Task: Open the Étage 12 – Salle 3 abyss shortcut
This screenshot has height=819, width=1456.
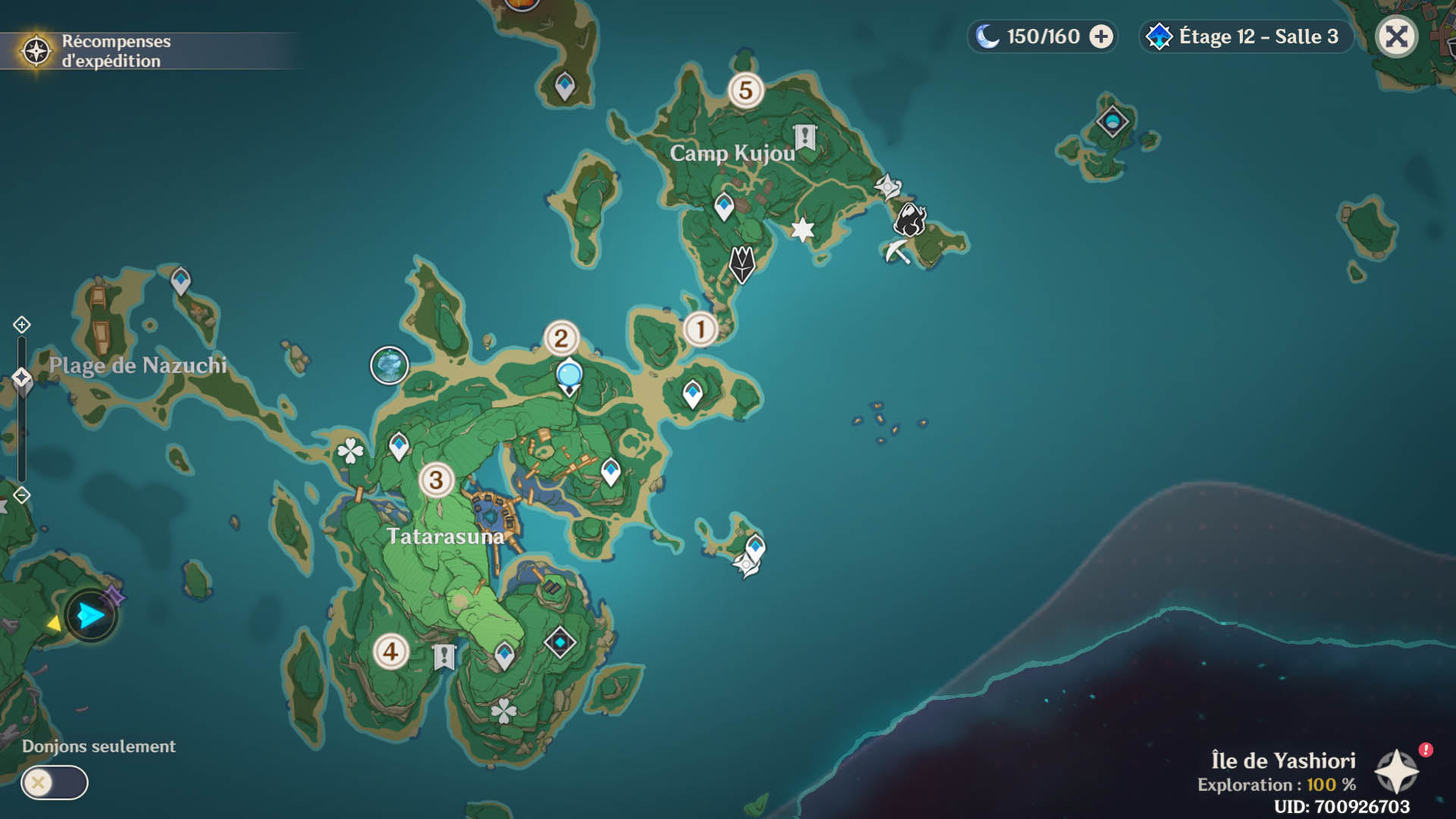Action: [x=1245, y=36]
